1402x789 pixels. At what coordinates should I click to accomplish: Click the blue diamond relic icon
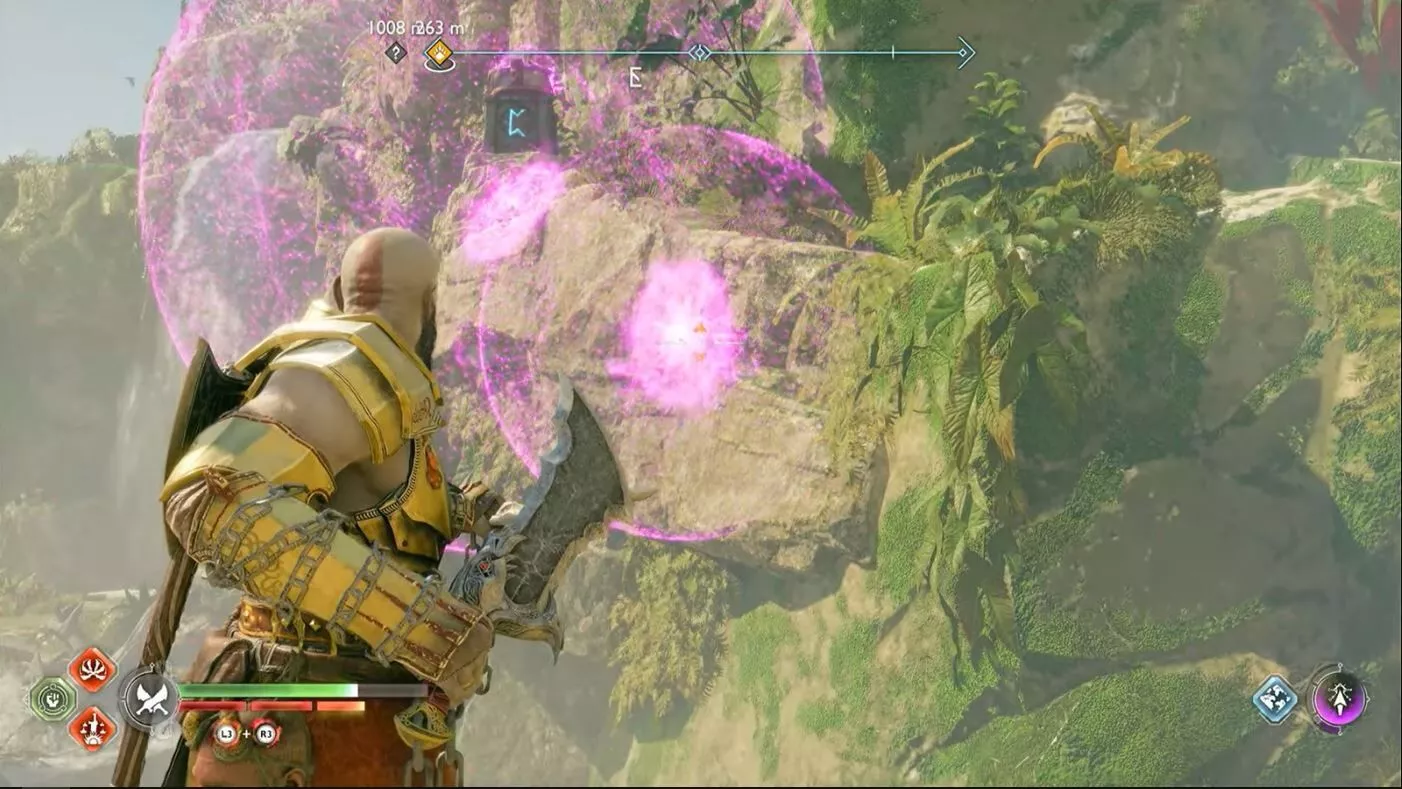point(1276,698)
